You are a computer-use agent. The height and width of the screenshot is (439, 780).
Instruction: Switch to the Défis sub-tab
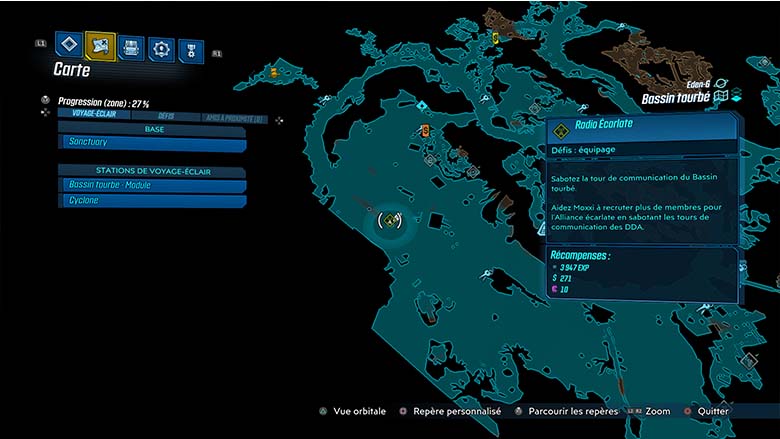tap(165, 116)
